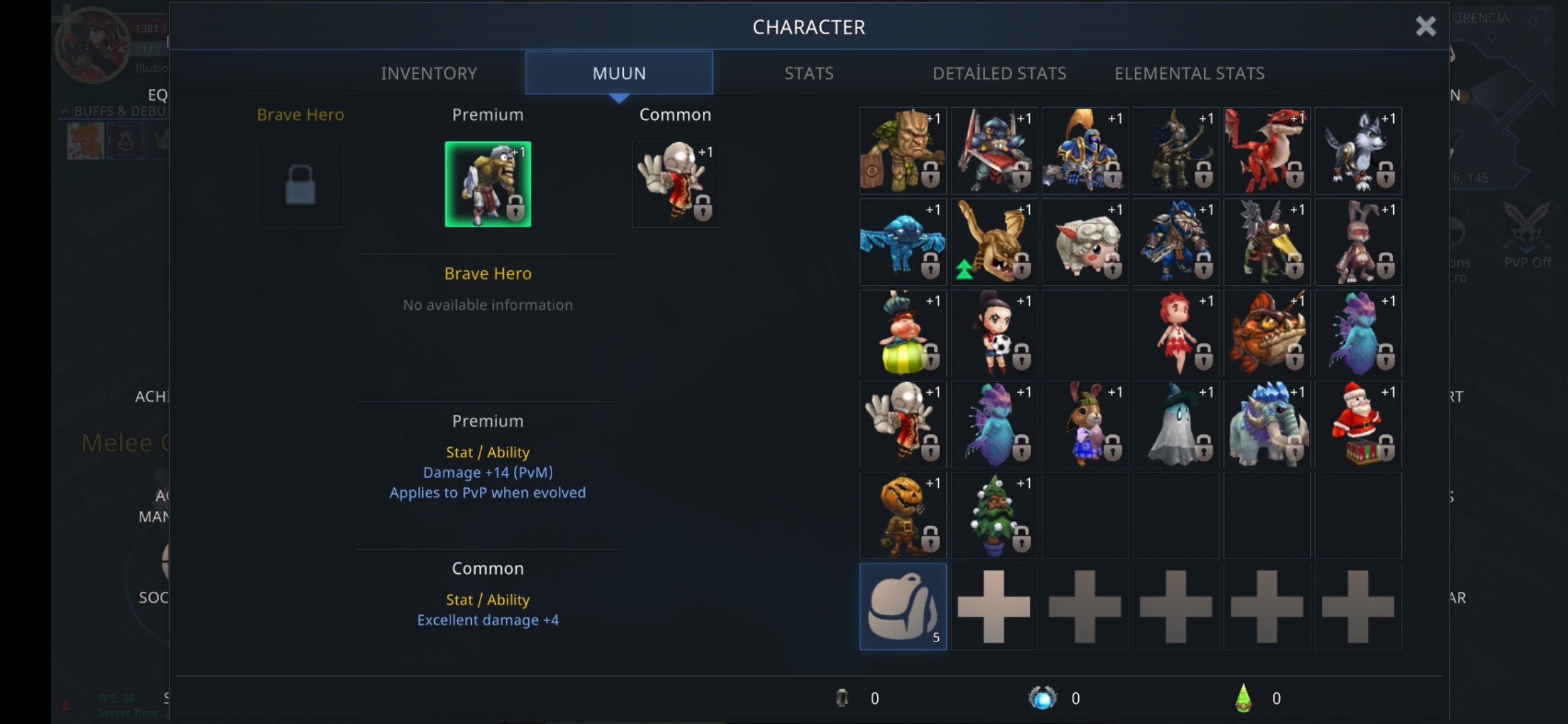This screenshot has height=724, width=1568.
Task: Select the fluffy sheep muun
Action: (1085, 242)
